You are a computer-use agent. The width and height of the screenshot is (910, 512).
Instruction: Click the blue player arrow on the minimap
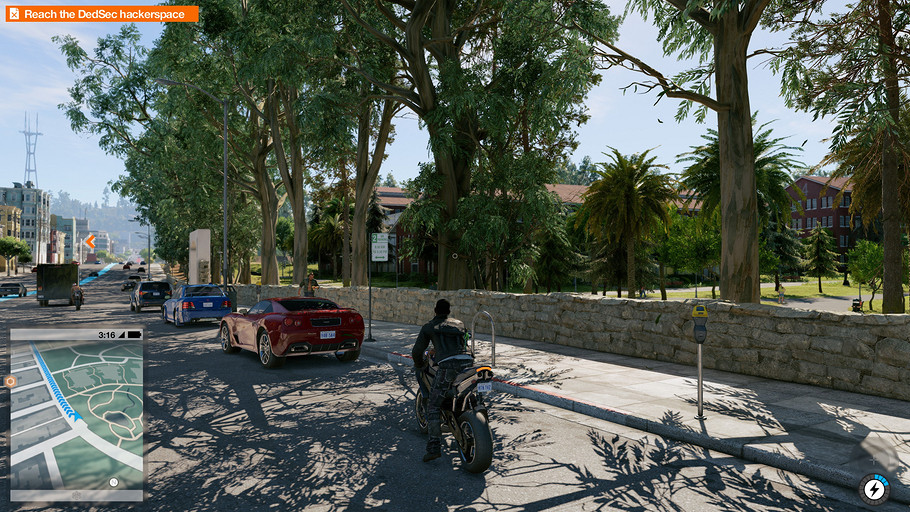tap(77, 416)
